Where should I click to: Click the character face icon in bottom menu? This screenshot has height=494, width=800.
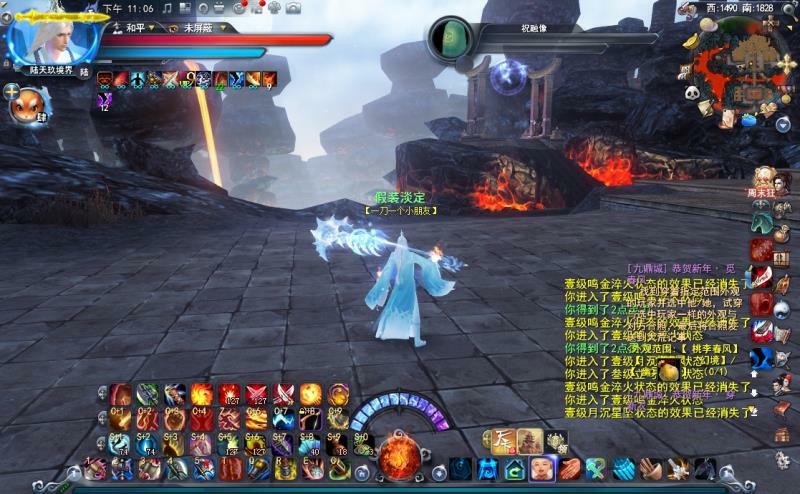pyautogui.click(x=543, y=468)
